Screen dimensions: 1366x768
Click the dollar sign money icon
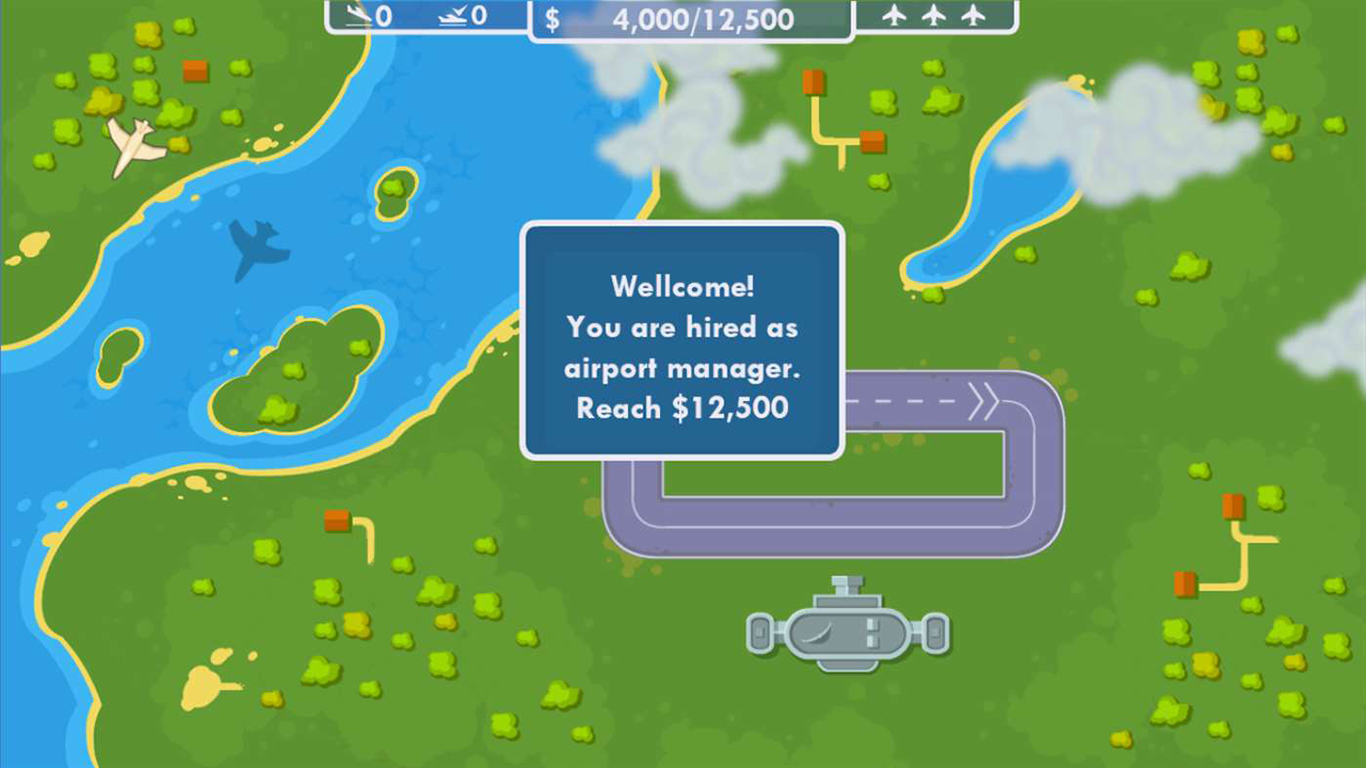(550, 17)
